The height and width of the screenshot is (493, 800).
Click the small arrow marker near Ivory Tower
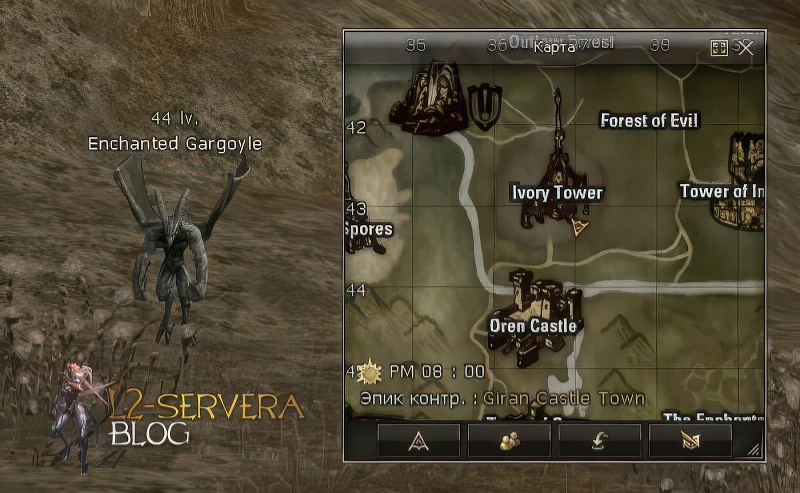tap(579, 229)
